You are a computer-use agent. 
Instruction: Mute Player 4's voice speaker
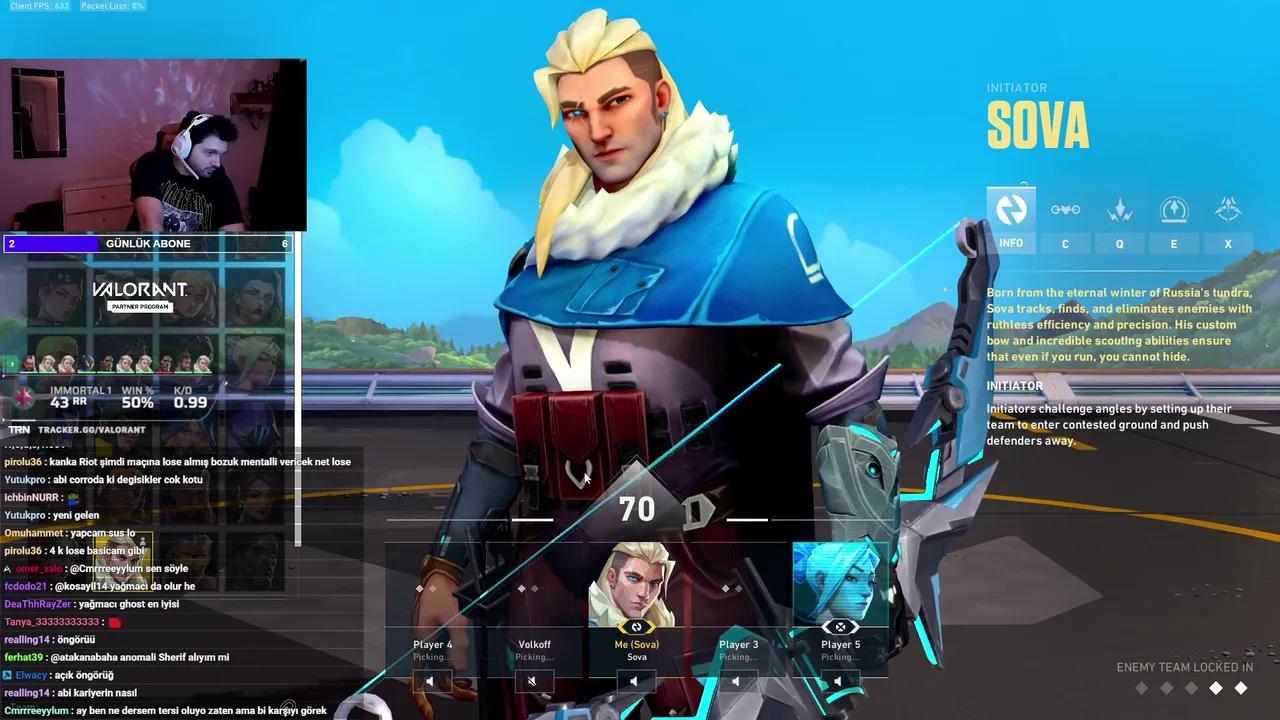click(430, 680)
